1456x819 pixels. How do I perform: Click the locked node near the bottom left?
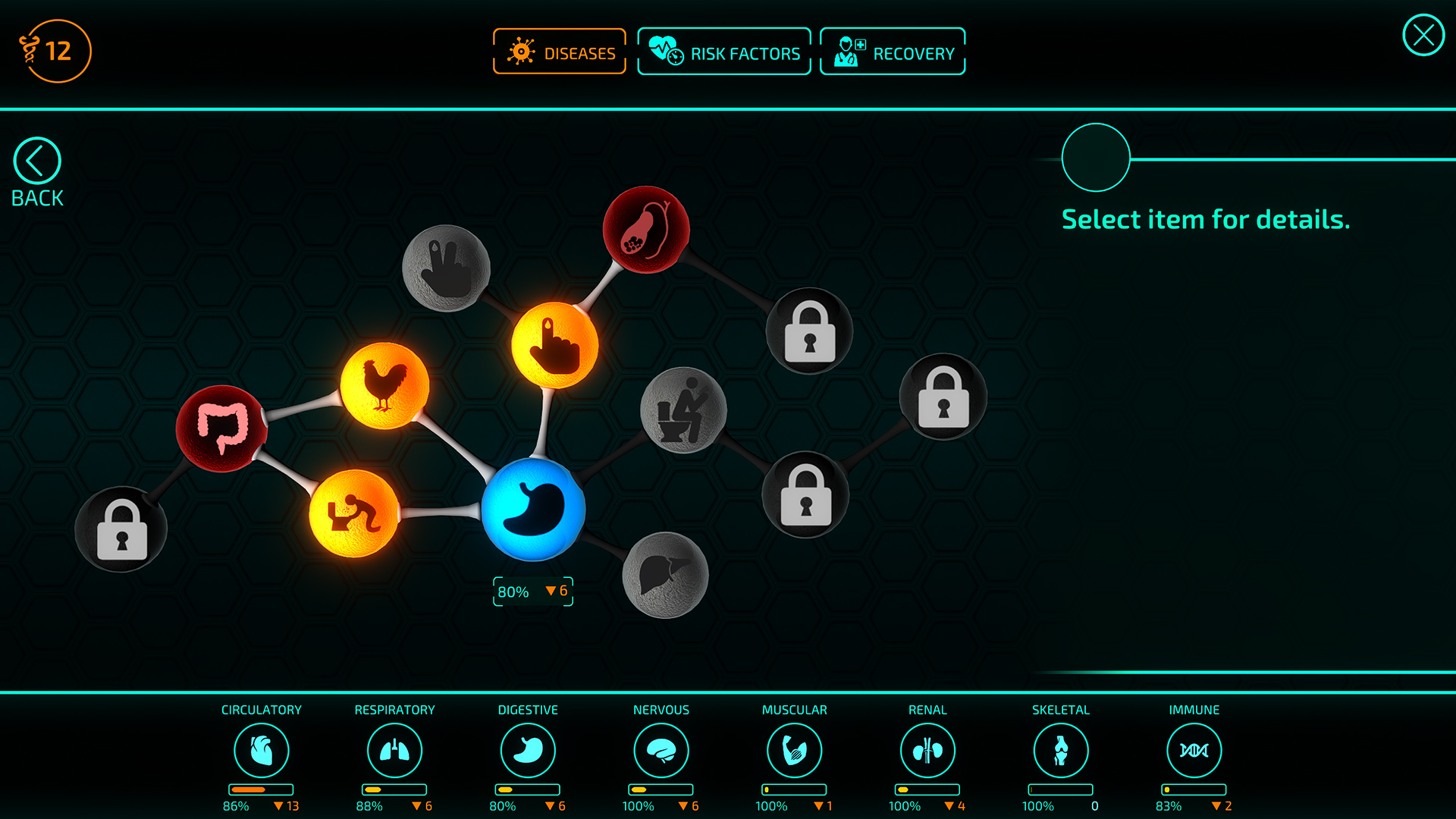coord(121,527)
